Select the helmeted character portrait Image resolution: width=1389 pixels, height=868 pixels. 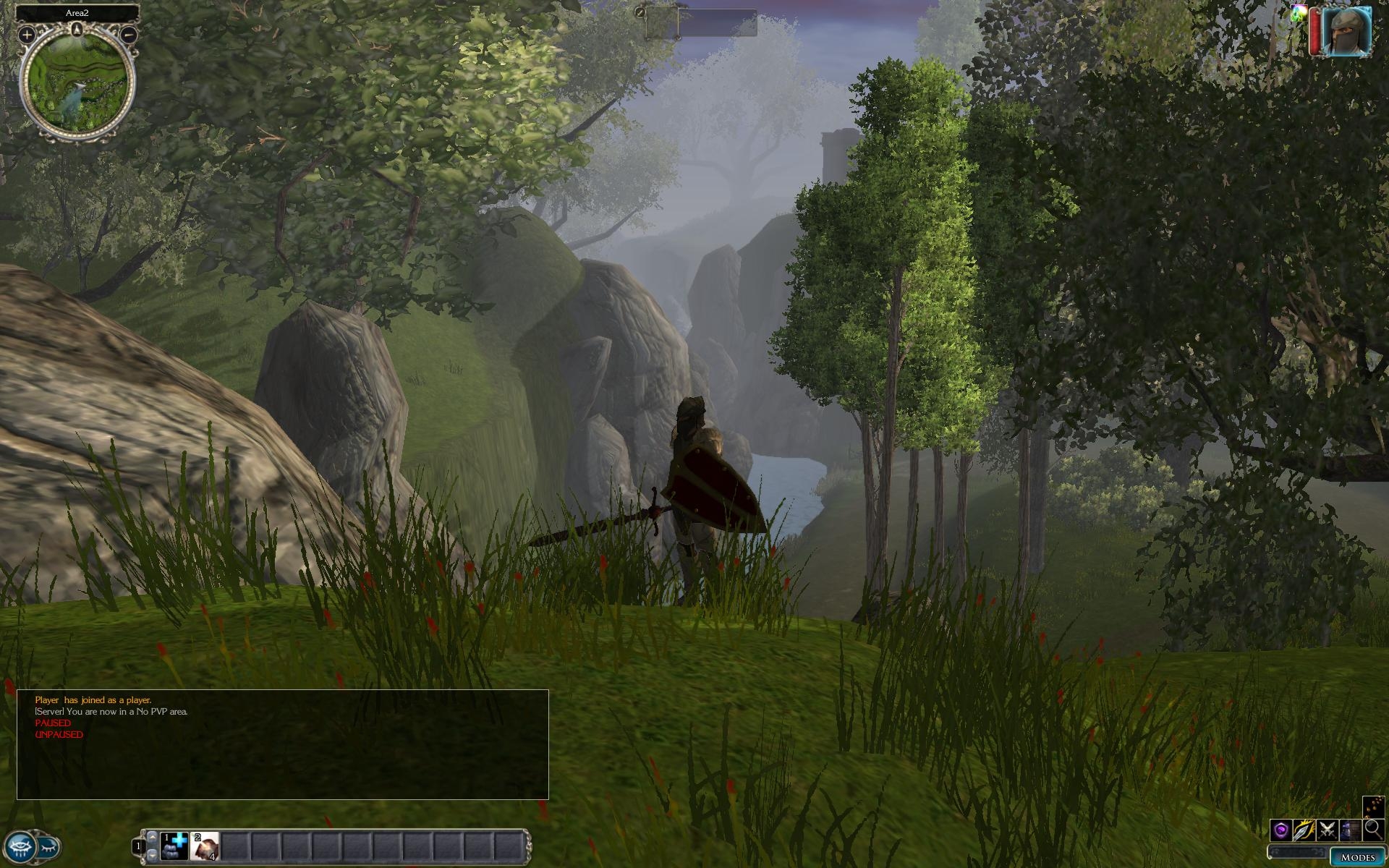pos(1347,30)
